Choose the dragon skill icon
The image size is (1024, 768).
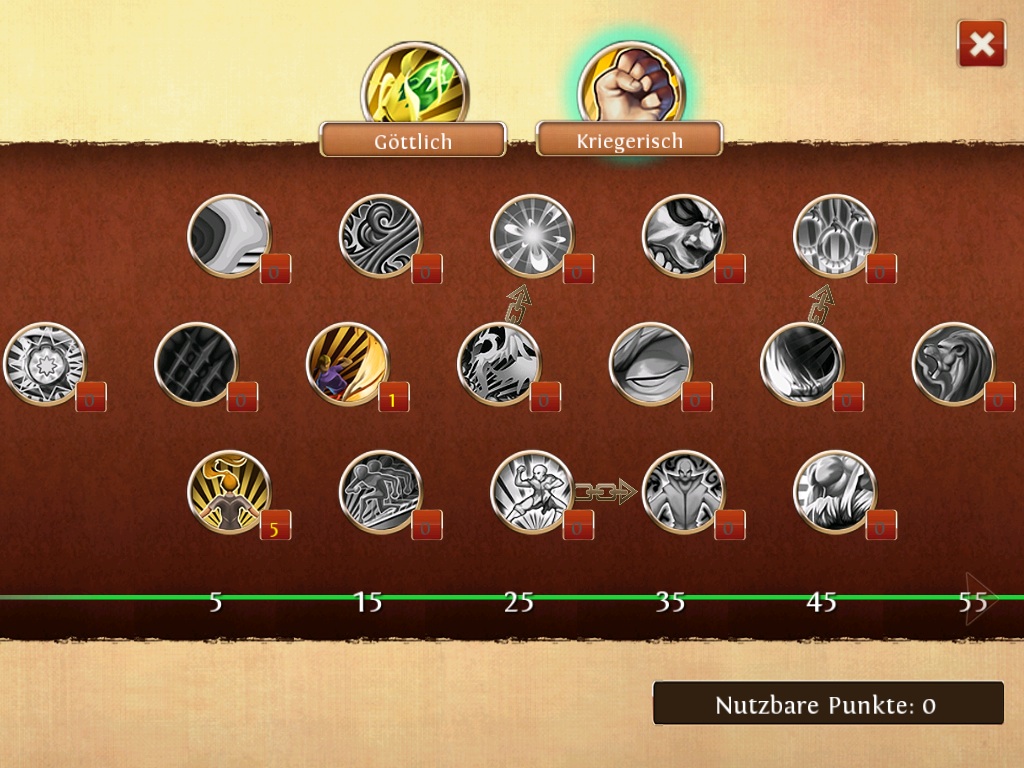tap(499, 364)
